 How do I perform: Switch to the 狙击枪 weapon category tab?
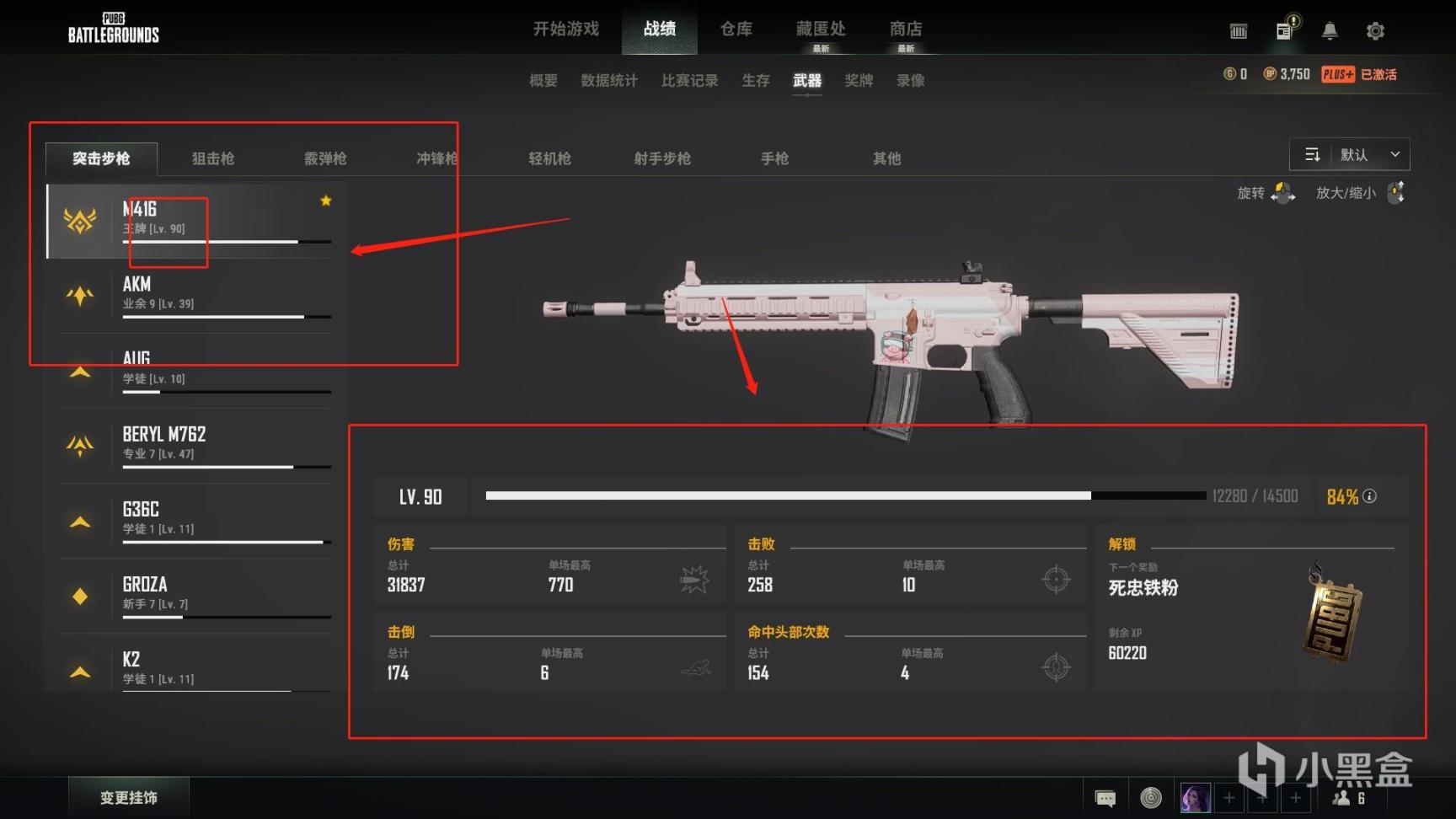click(211, 158)
